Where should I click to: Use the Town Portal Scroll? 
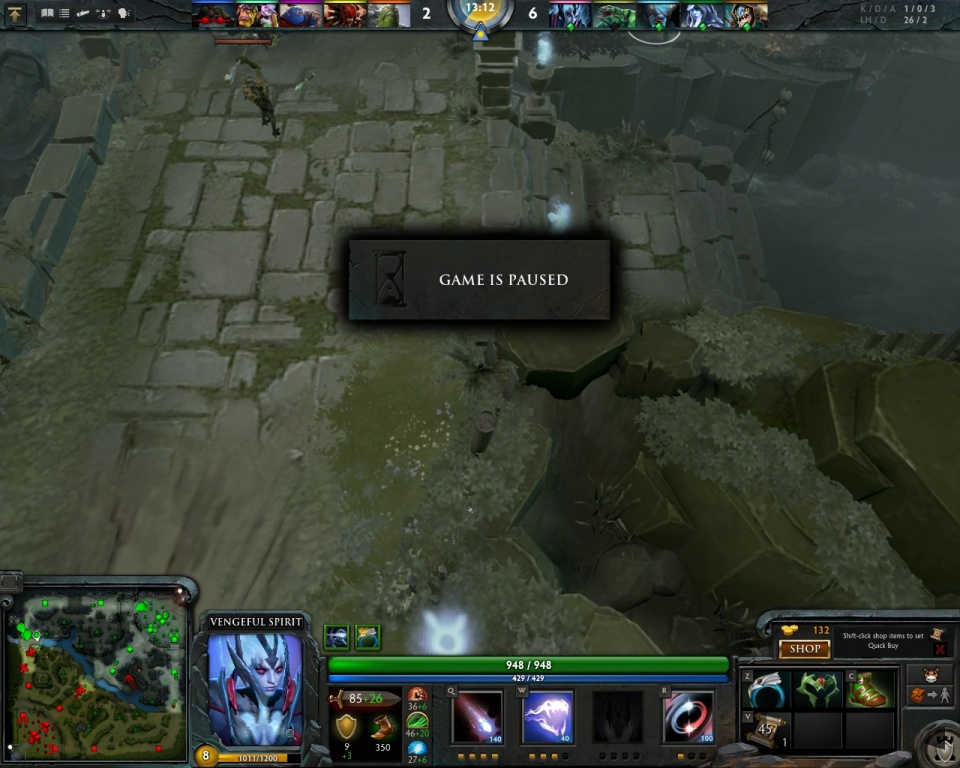[767, 730]
